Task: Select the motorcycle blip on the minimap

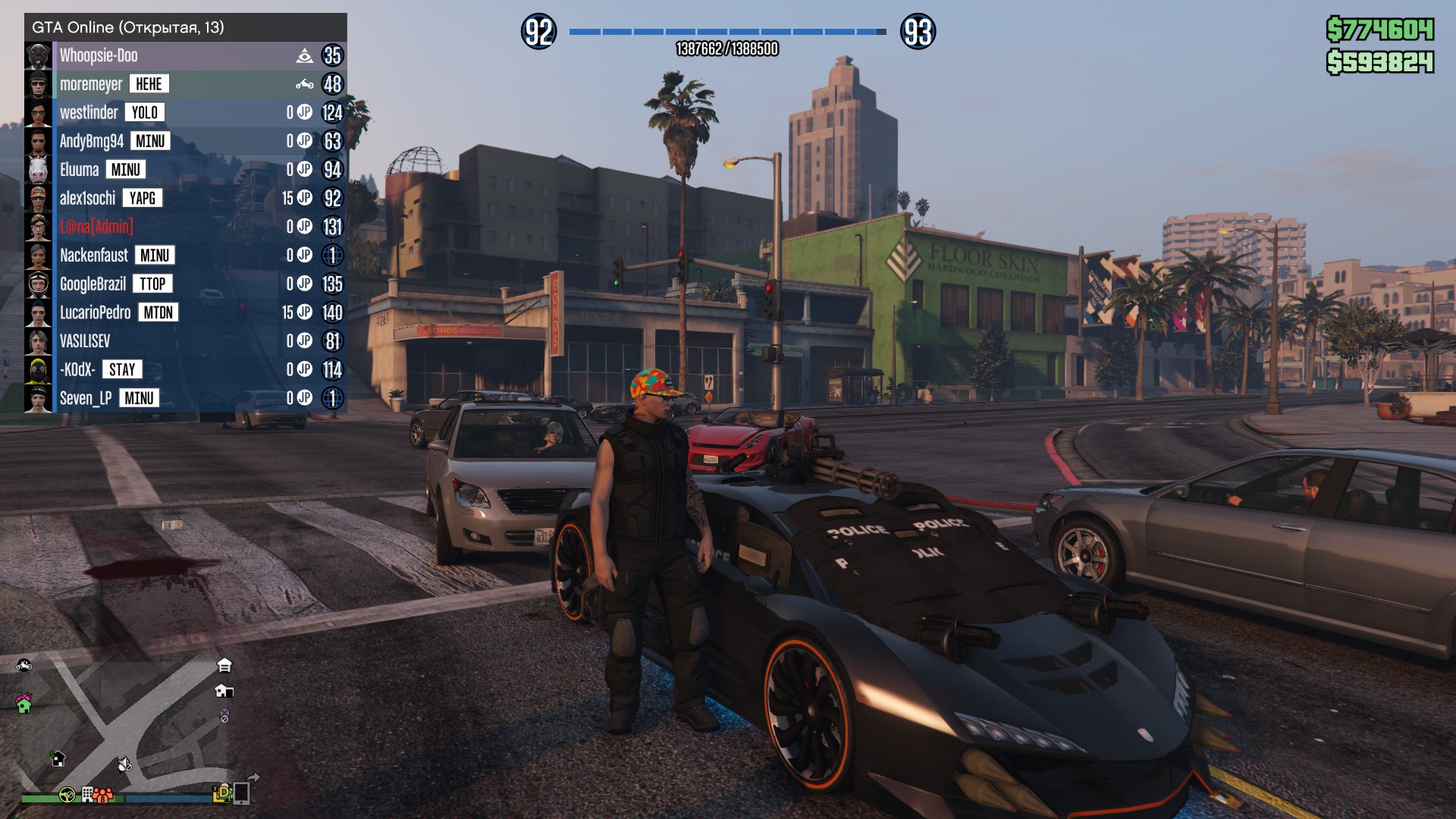Action: coord(24,665)
